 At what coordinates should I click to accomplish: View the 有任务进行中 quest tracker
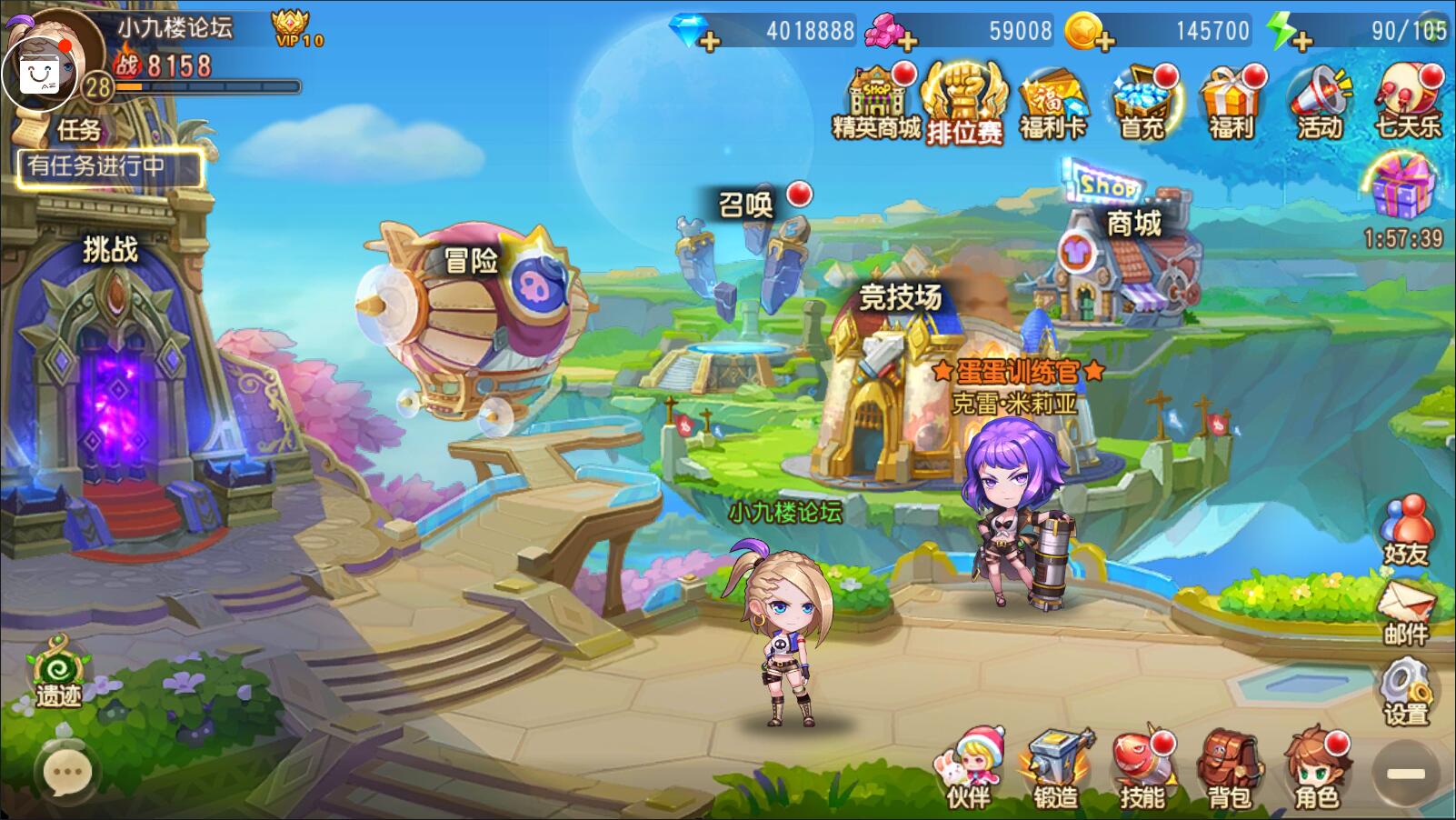pyautogui.click(x=109, y=167)
